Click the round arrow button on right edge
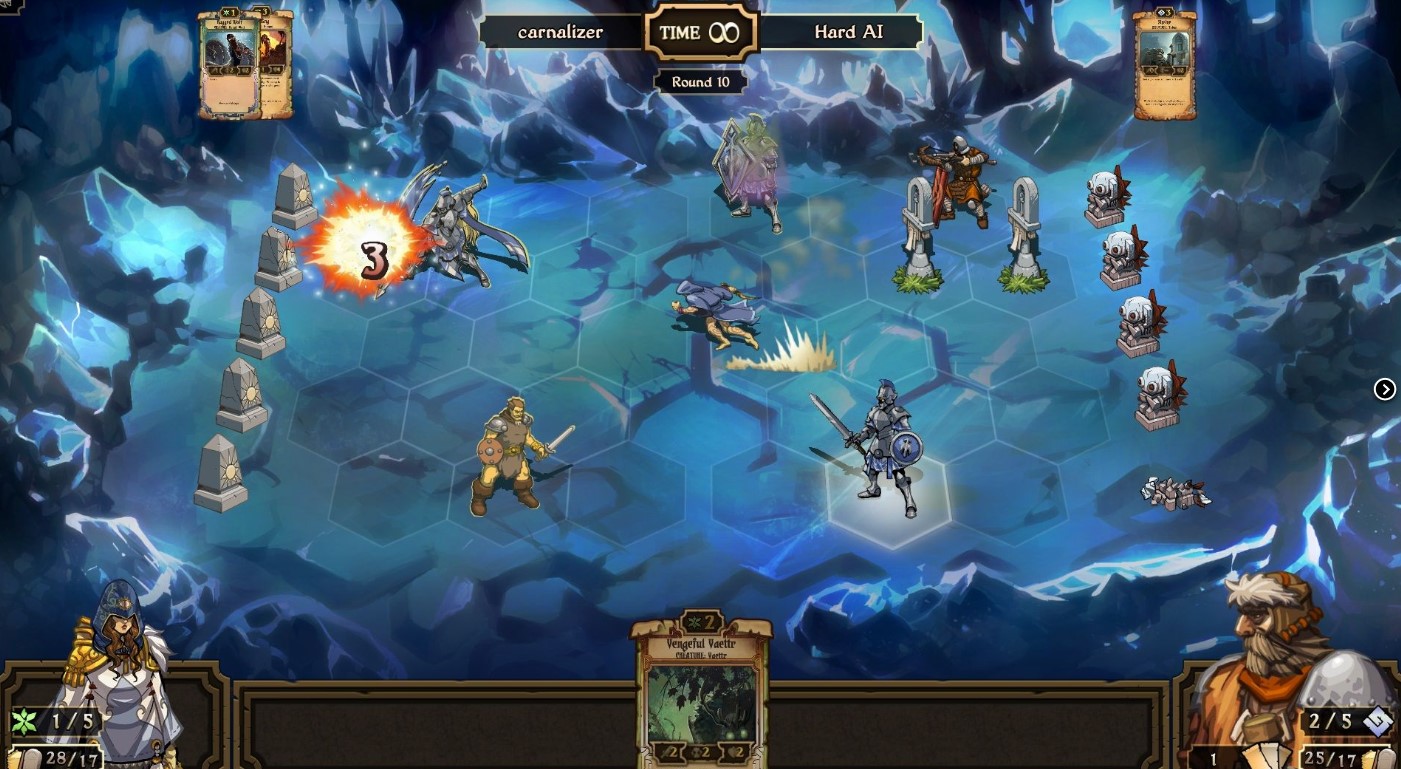This screenshot has width=1401, height=769. 1384,389
